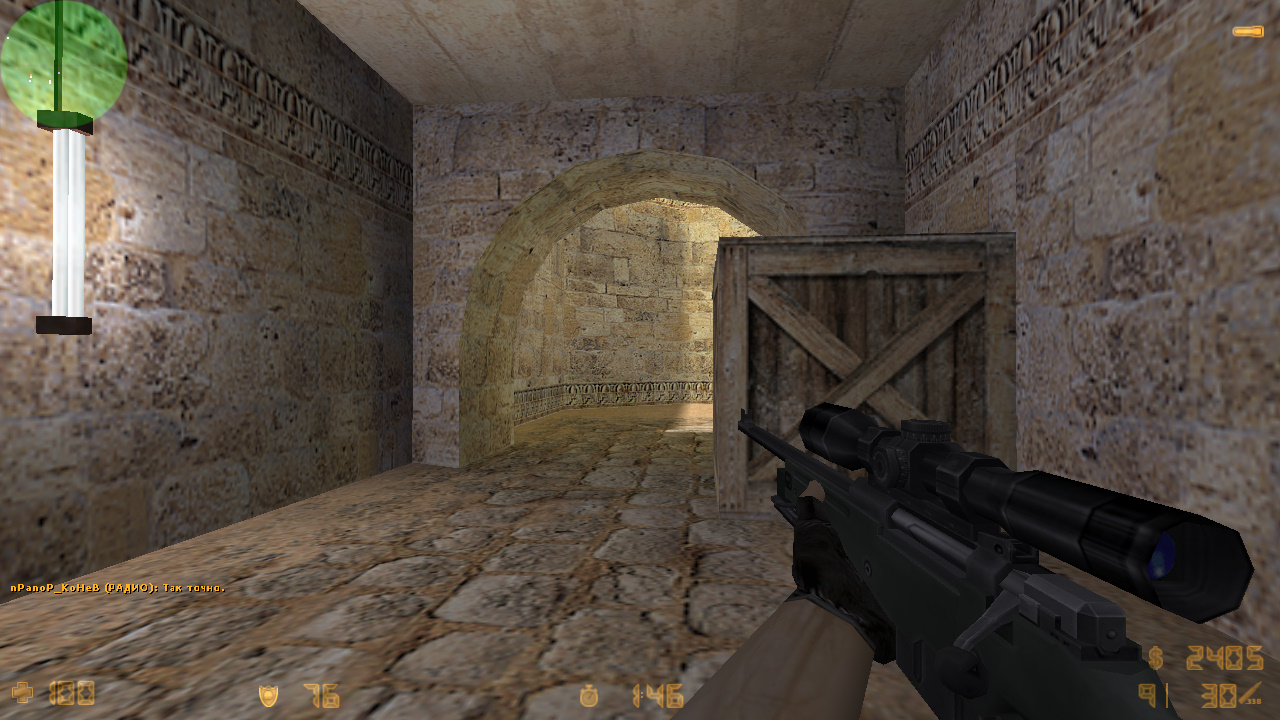The height and width of the screenshot is (720, 1280).
Task: Select the chat line saying Так точно
Action: pos(195,585)
